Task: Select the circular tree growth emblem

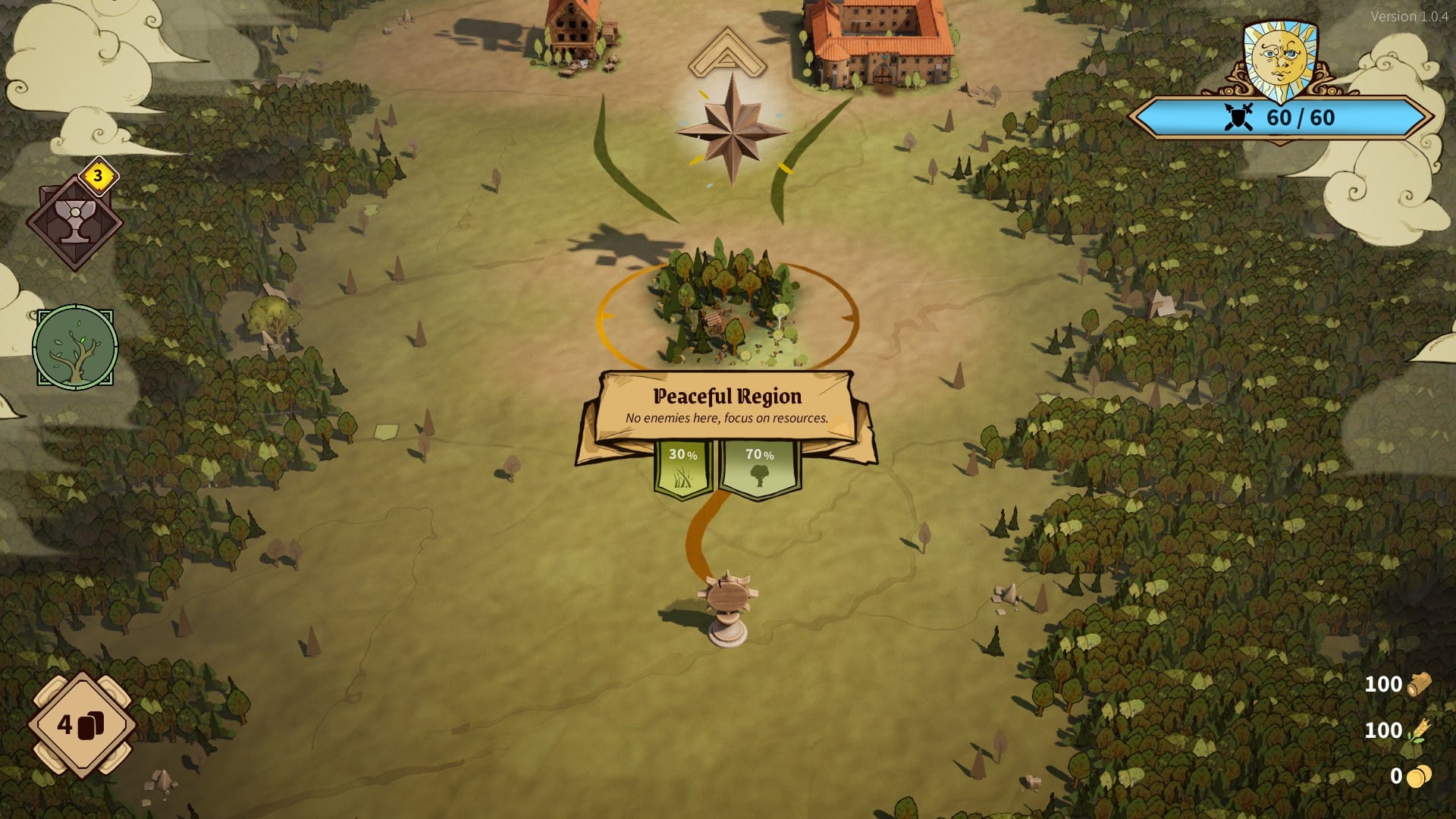Action: pos(74,346)
